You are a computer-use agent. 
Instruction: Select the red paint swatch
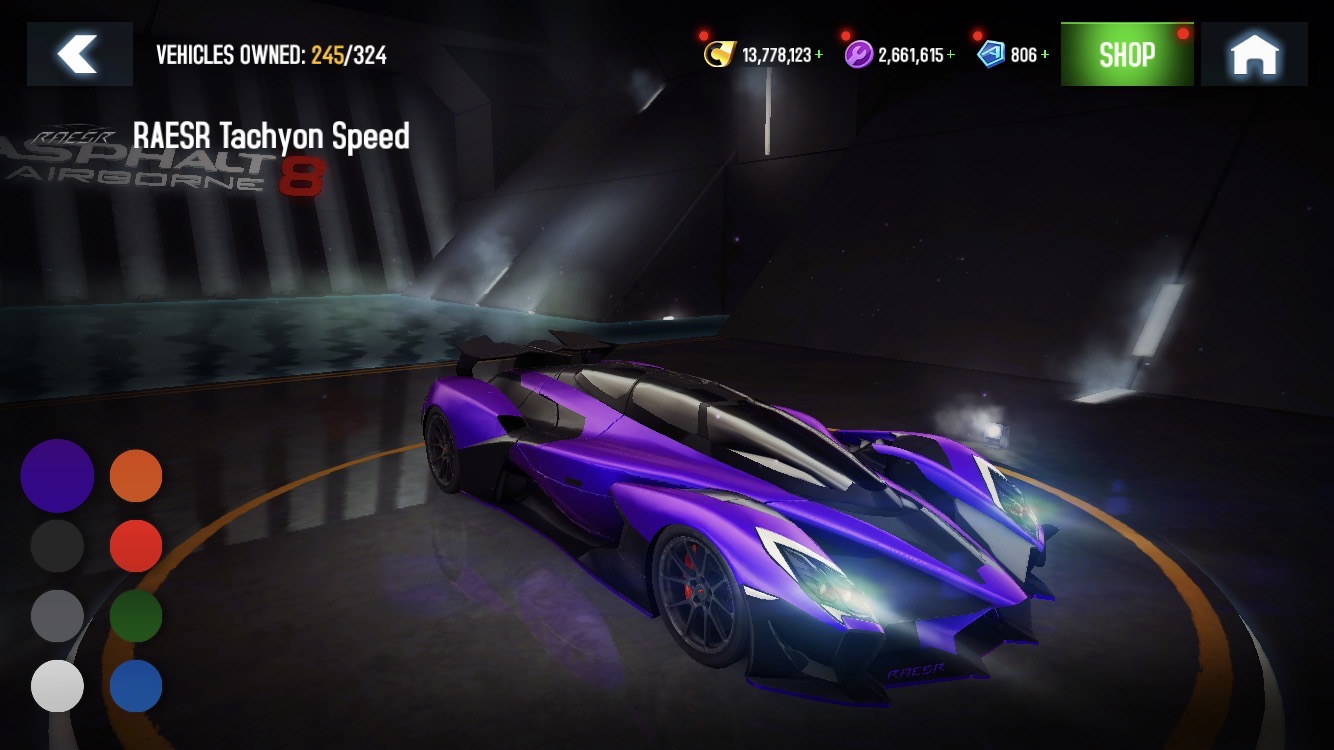(x=136, y=546)
